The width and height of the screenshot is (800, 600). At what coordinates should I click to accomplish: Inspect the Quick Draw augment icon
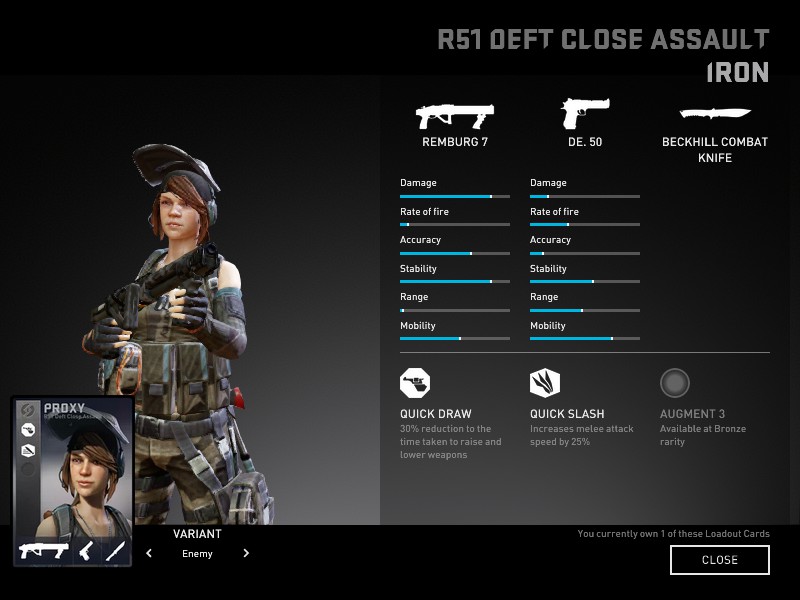(x=415, y=383)
